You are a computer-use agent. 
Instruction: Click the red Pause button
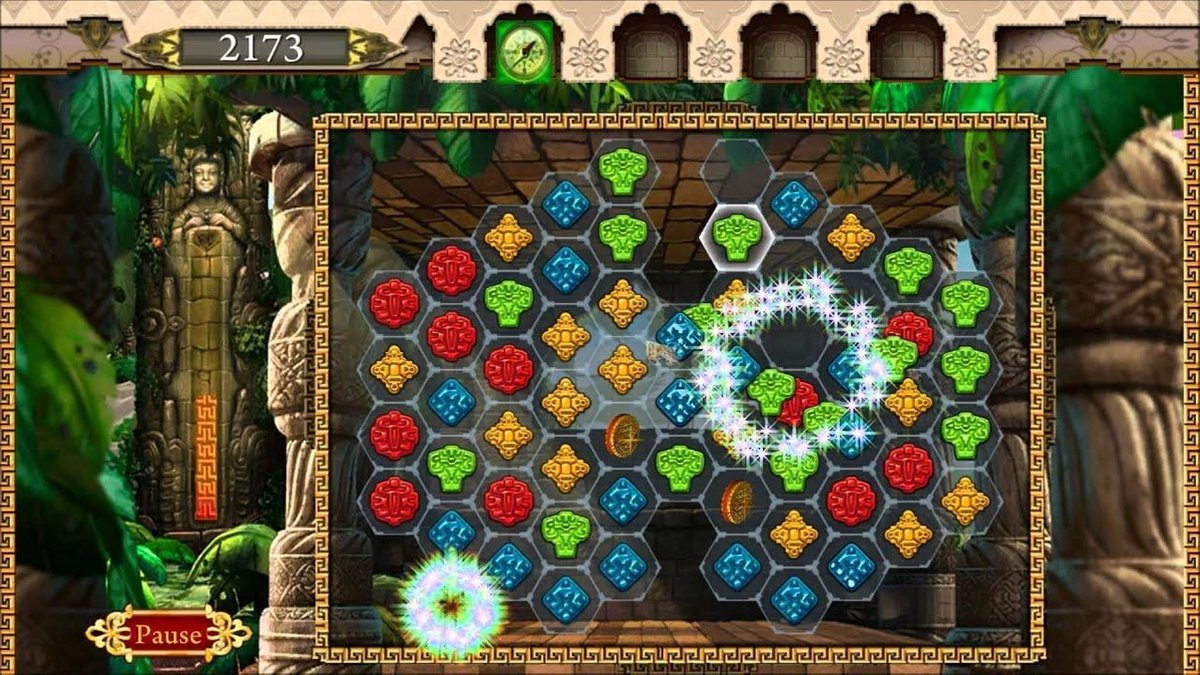pyautogui.click(x=168, y=634)
